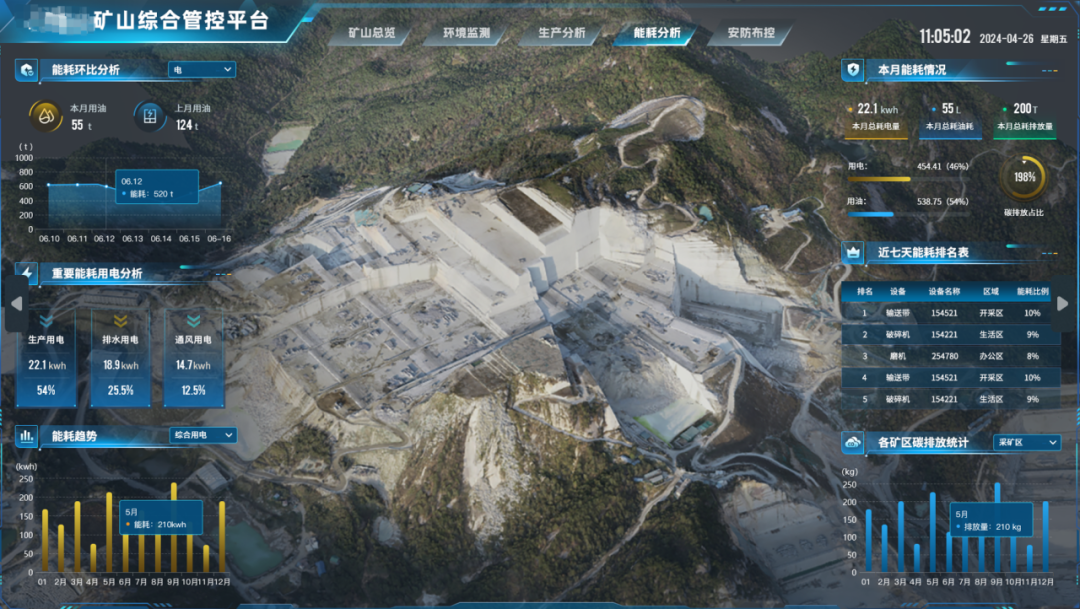Select the 生产用电 card
The width and height of the screenshot is (1080, 609).
coord(46,358)
